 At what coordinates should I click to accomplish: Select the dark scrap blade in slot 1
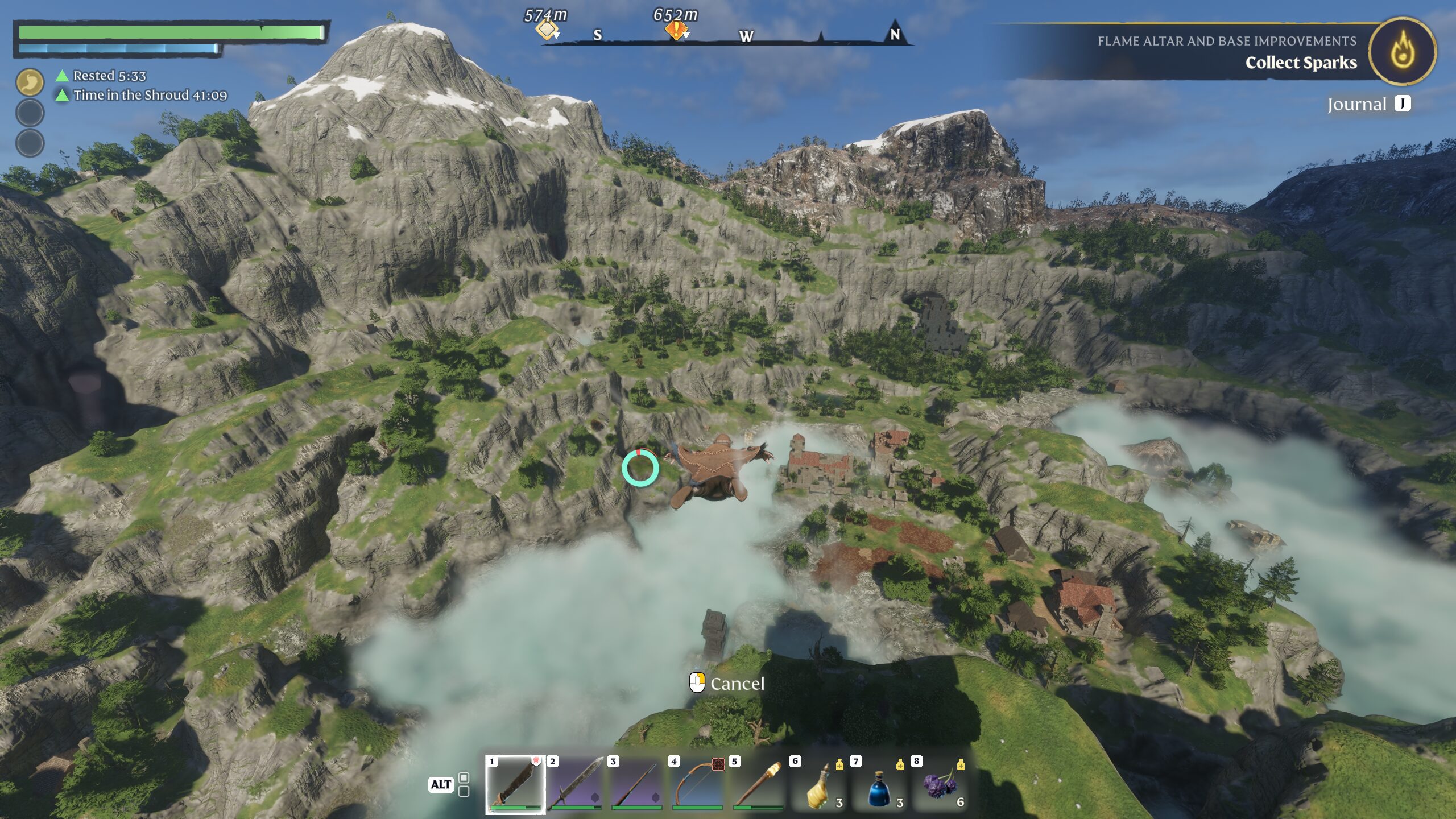click(x=515, y=784)
